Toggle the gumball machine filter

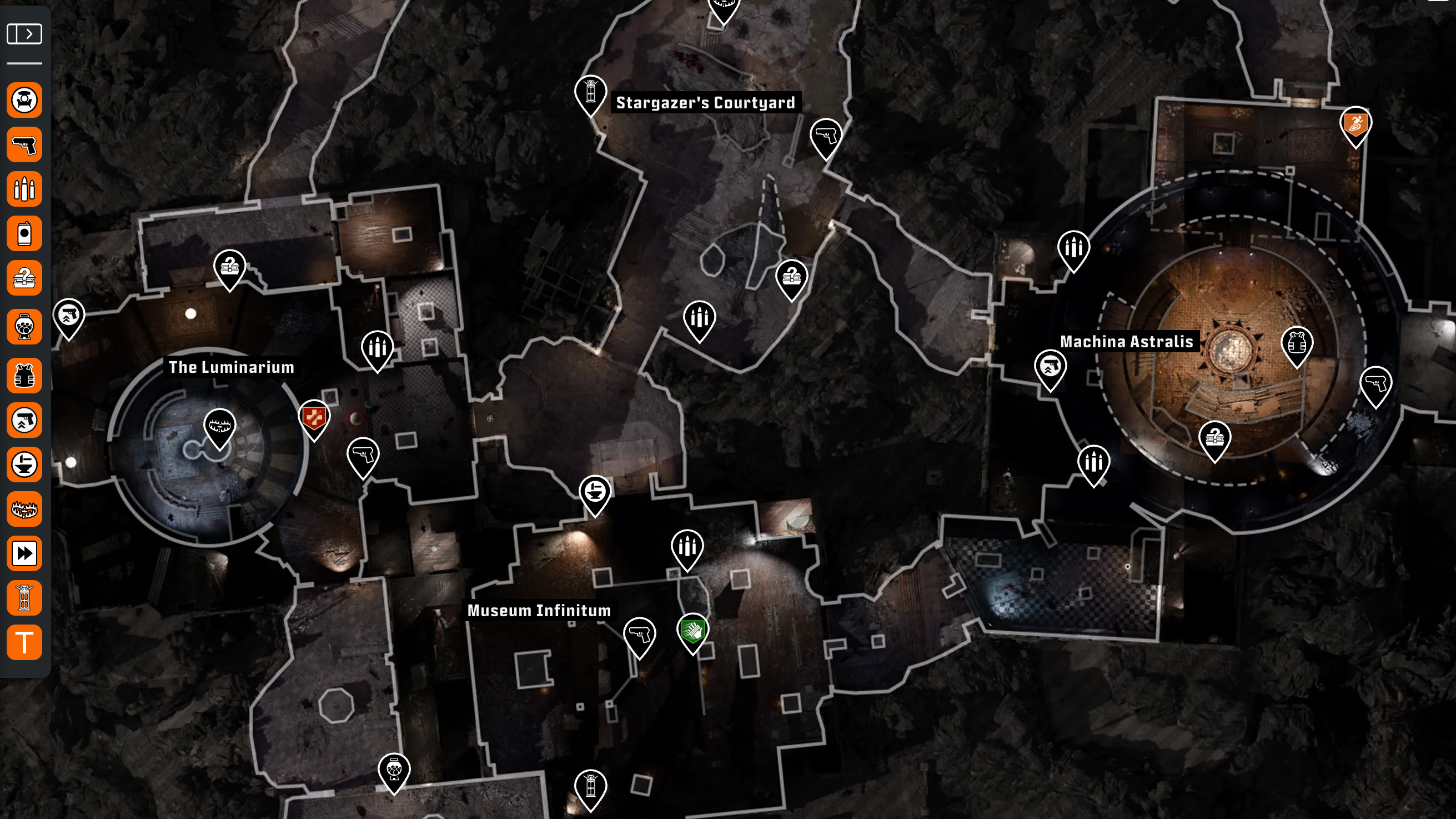tap(24, 327)
